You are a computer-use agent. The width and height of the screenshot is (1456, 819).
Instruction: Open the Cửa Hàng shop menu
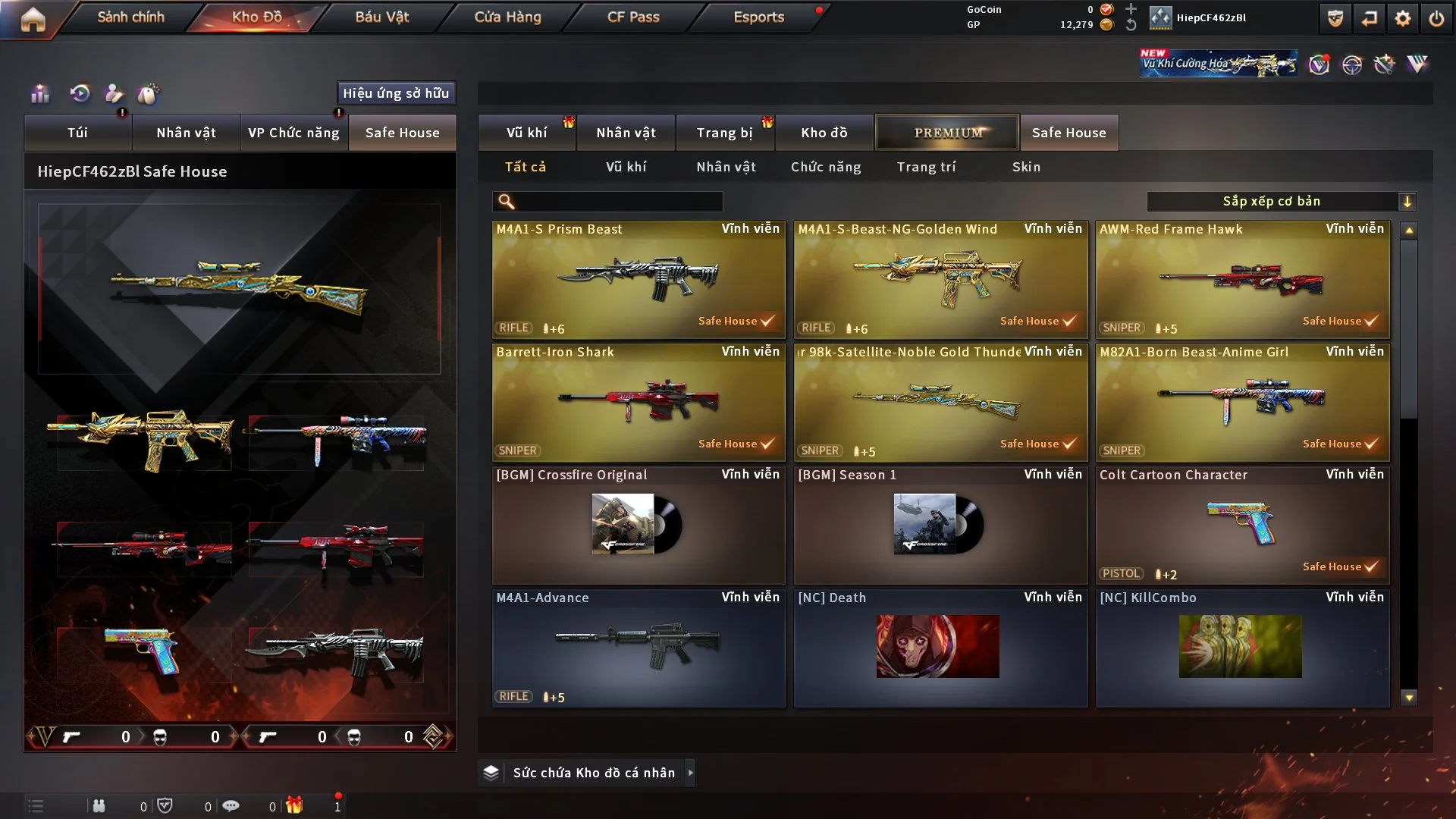507,17
